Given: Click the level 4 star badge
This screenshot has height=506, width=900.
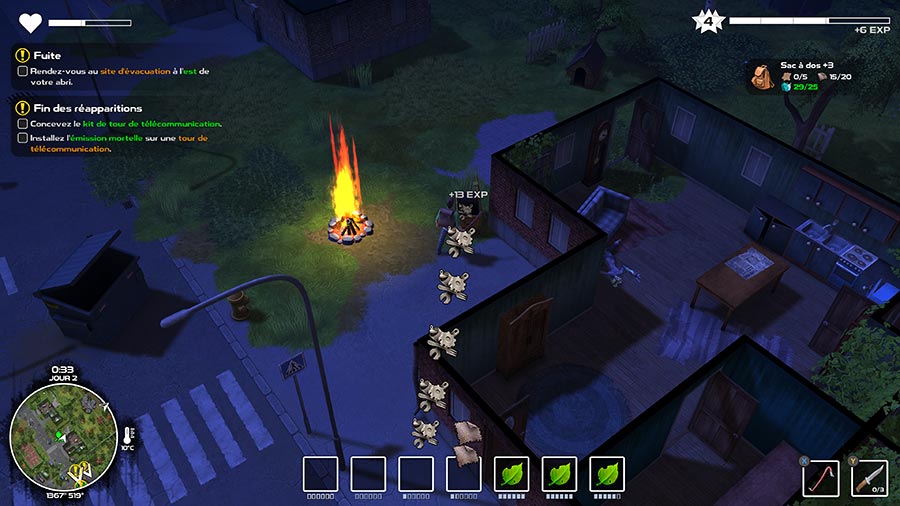Looking at the screenshot, I should (708, 20).
